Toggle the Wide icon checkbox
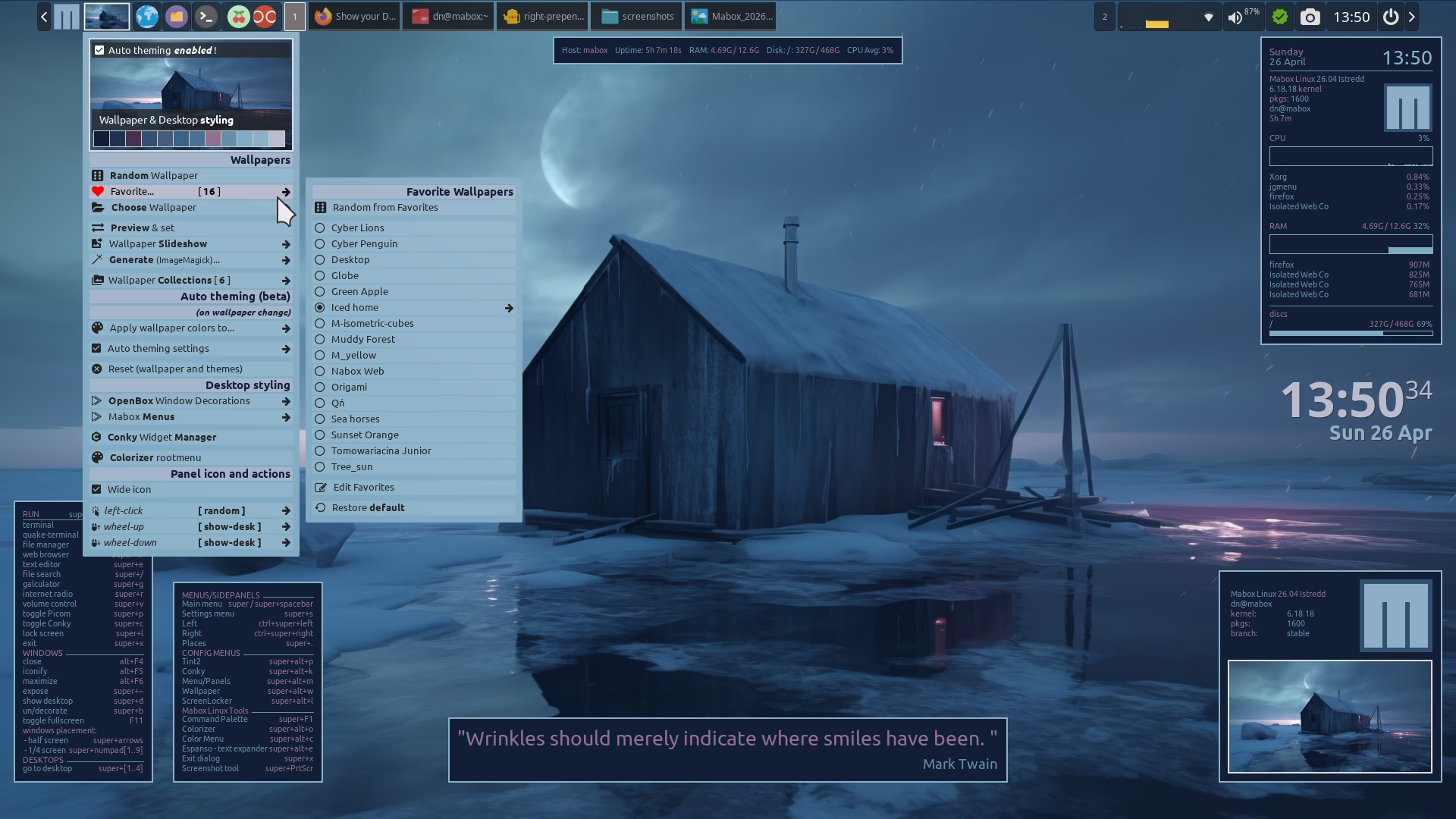The image size is (1456, 819). [96, 489]
